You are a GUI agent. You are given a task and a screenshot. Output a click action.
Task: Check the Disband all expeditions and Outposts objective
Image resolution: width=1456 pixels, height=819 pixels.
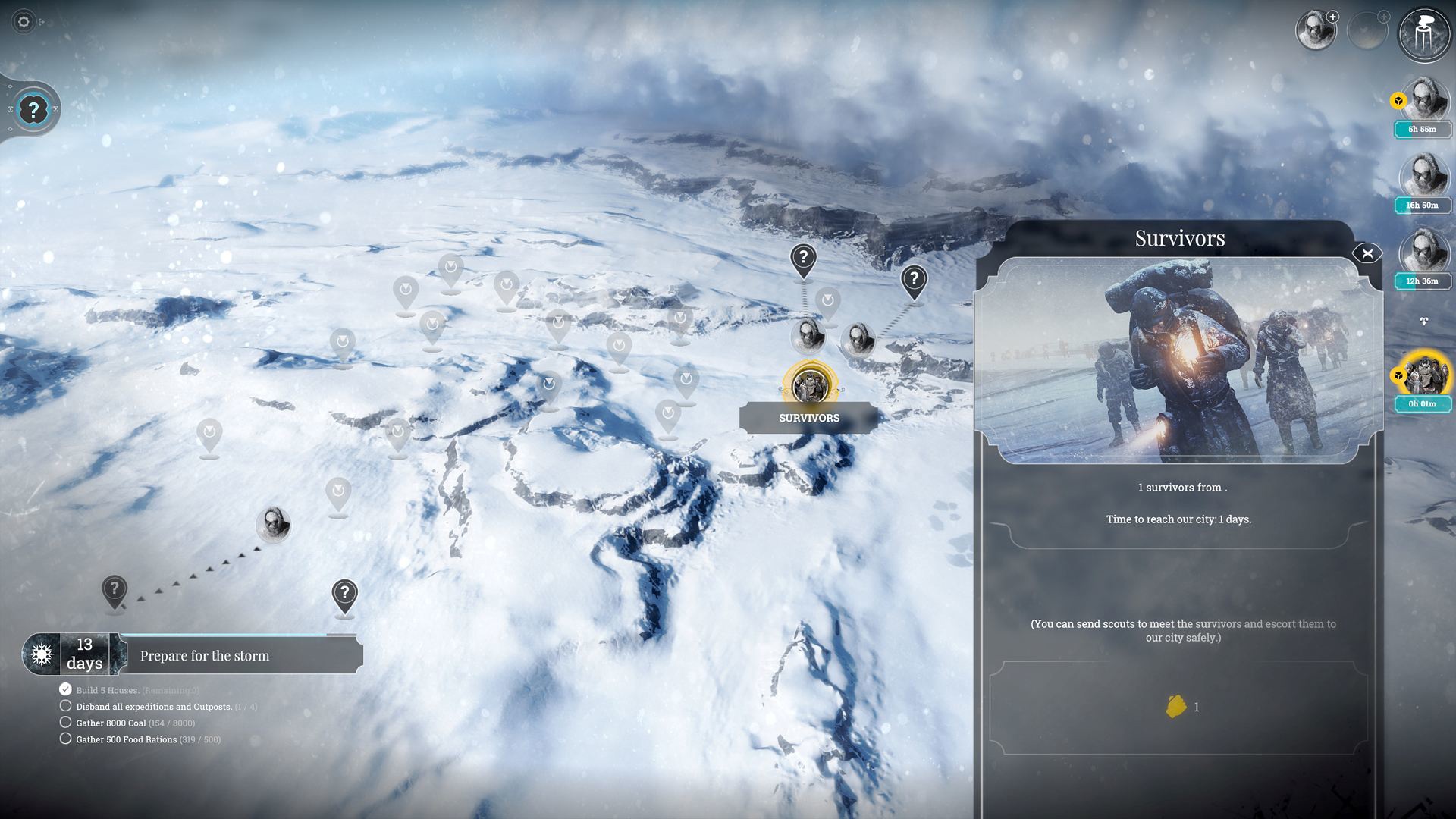(65, 706)
